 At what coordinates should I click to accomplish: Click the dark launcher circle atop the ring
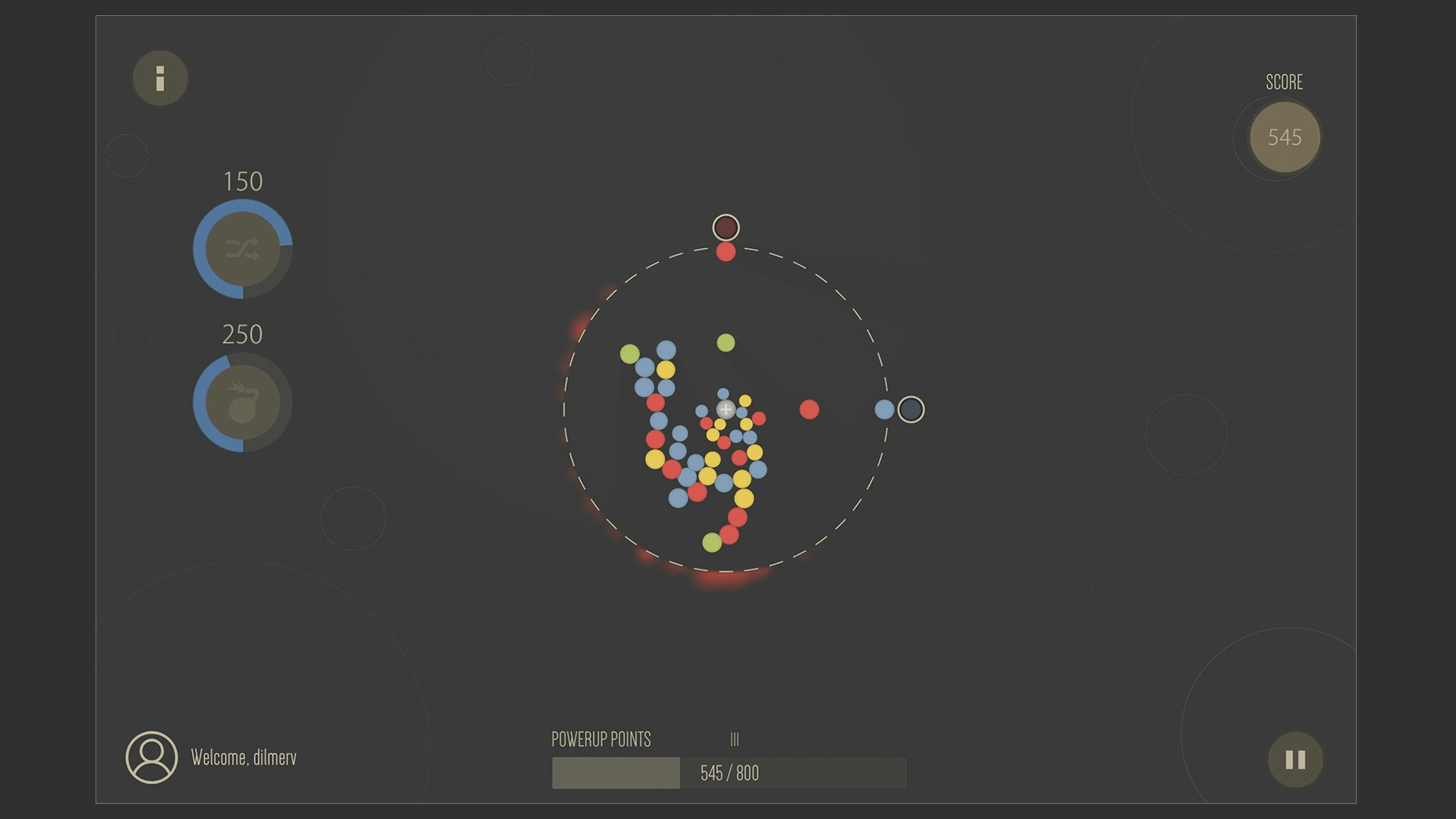(x=726, y=226)
